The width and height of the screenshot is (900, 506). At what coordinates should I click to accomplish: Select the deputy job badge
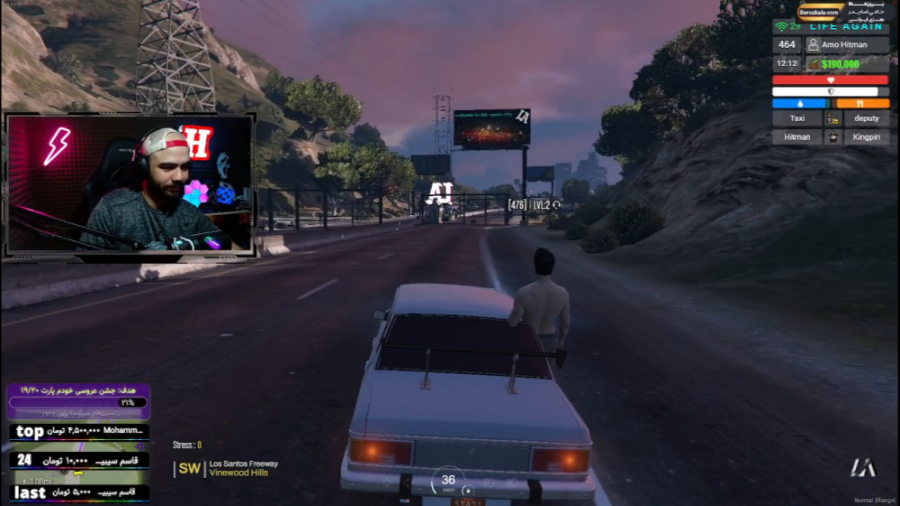pyautogui.click(x=866, y=118)
